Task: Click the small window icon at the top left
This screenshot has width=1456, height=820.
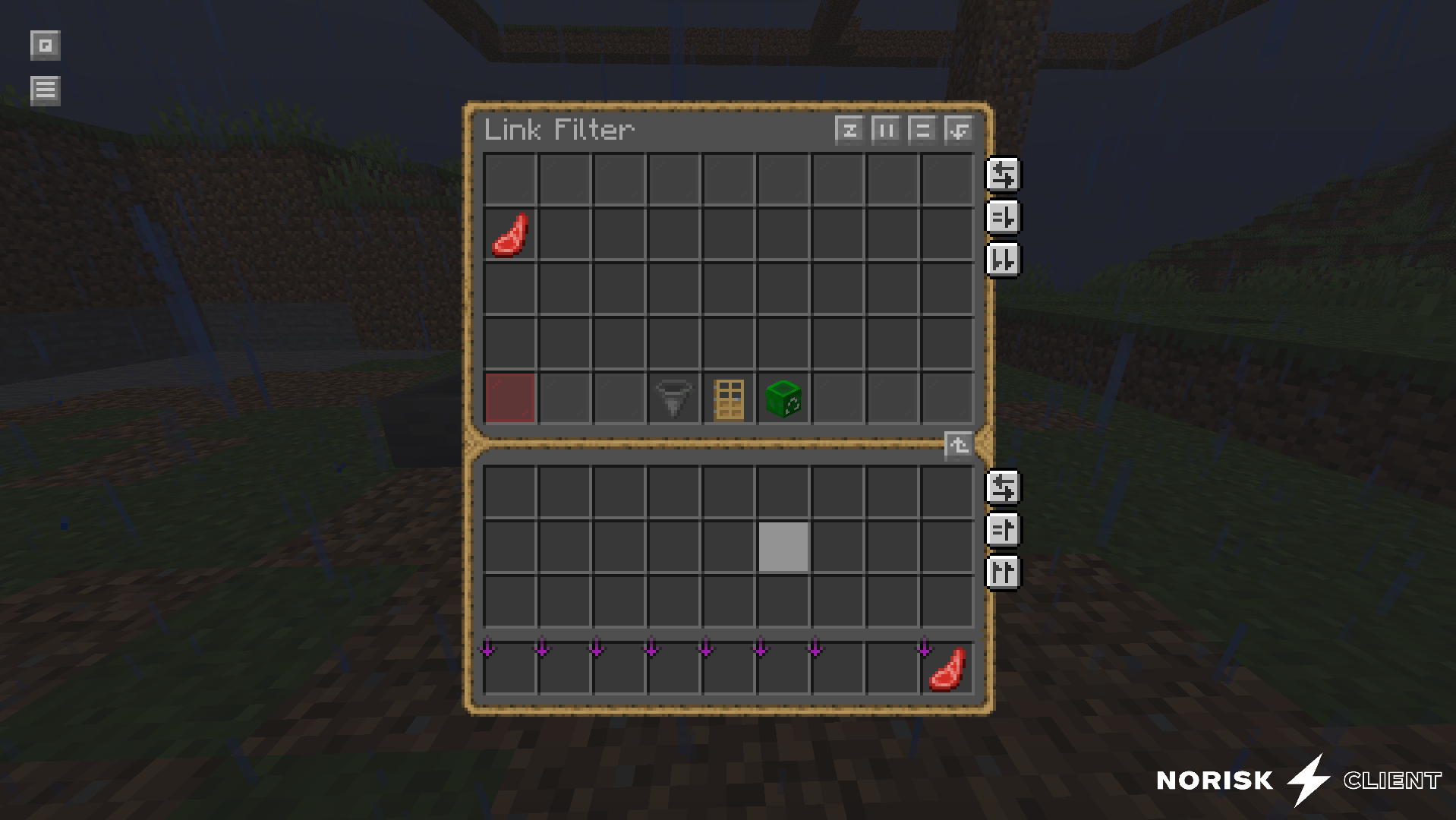Action: pos(45,46)
